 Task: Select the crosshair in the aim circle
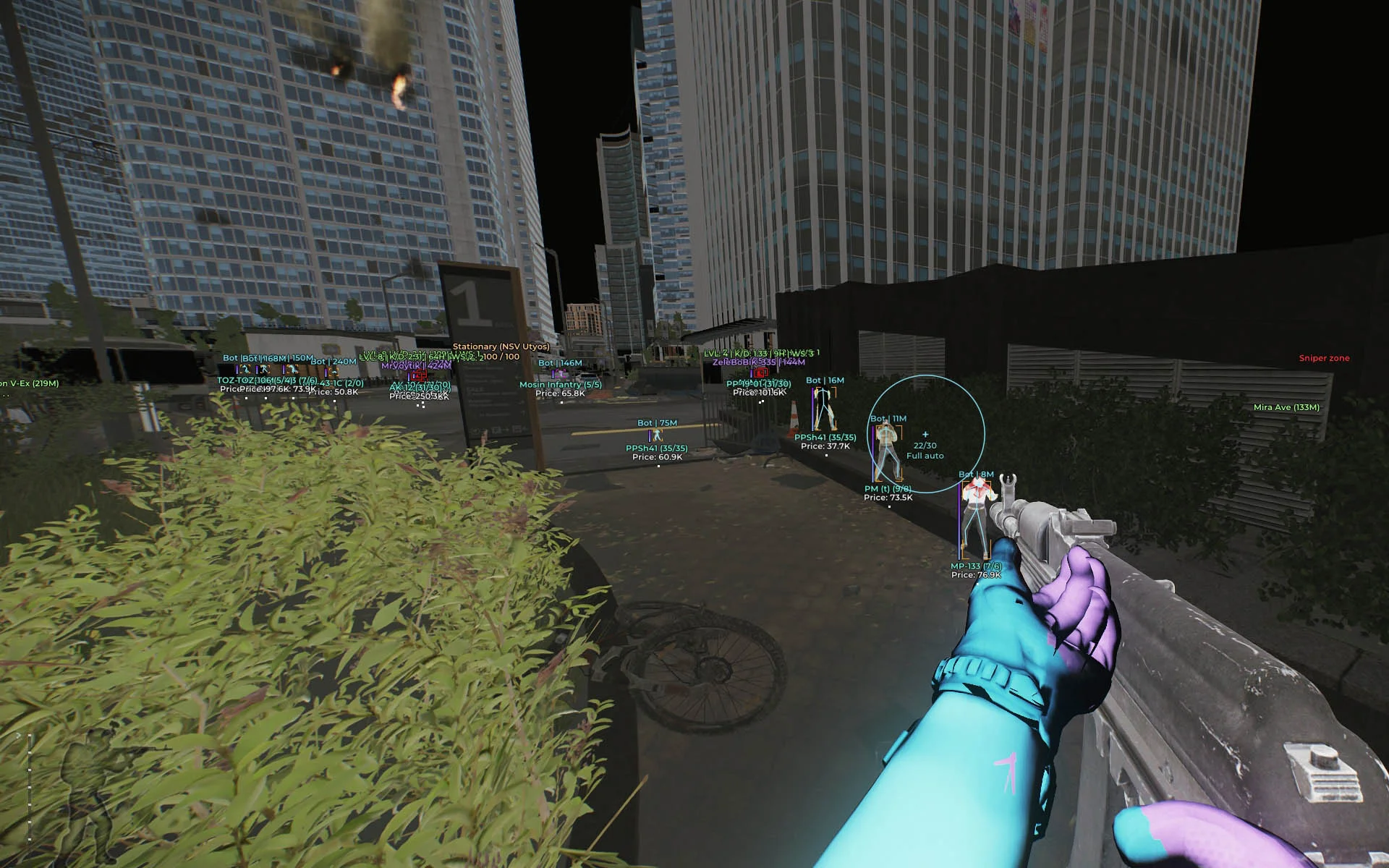tap(925, 434)
